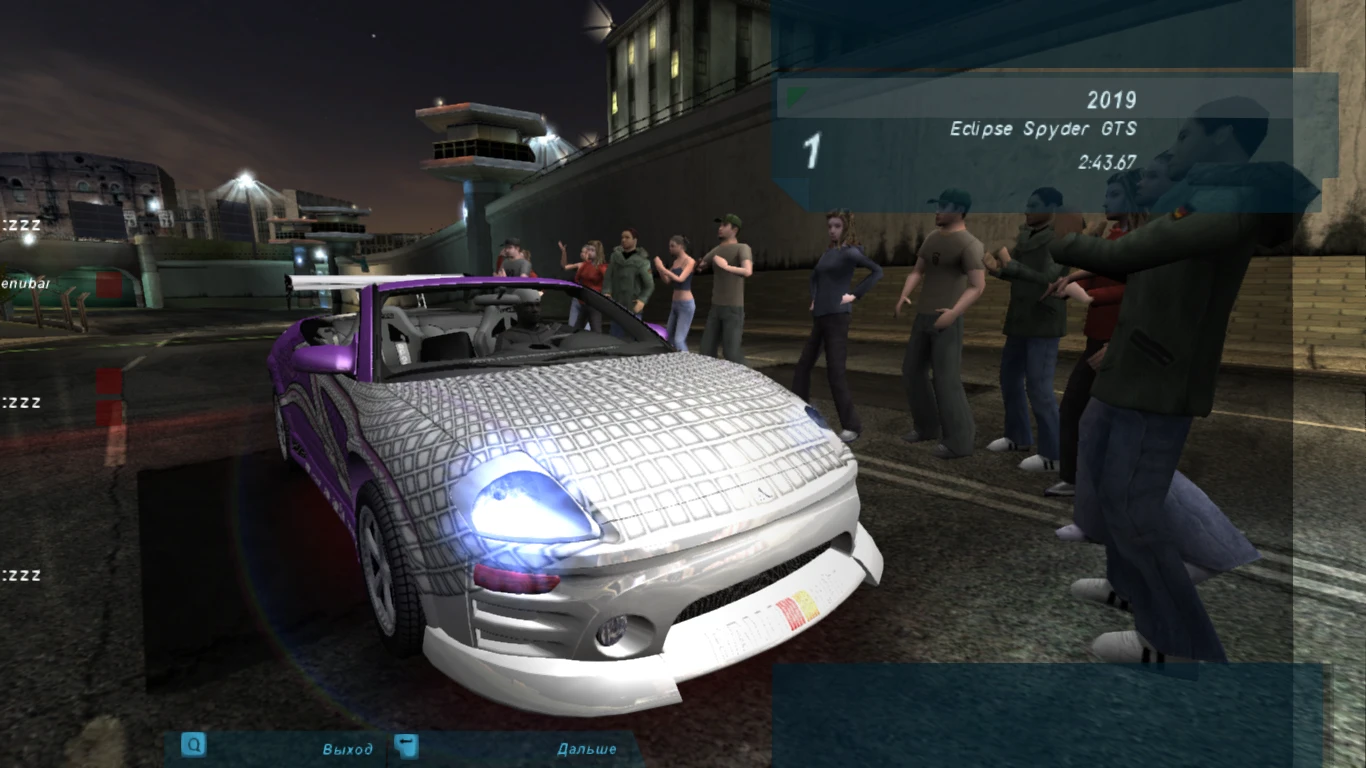This screenshot has height=768, width=1366.
Task: Click the magnifying glass on the bottom bar
Action: click(x=194, y=746)
